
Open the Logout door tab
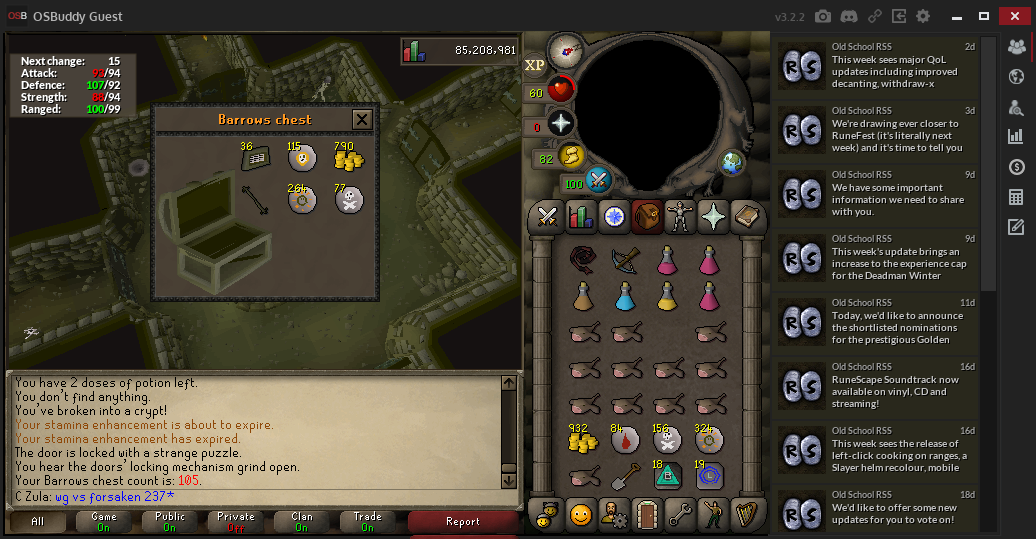pyautogui.click(x=647, y=515)
